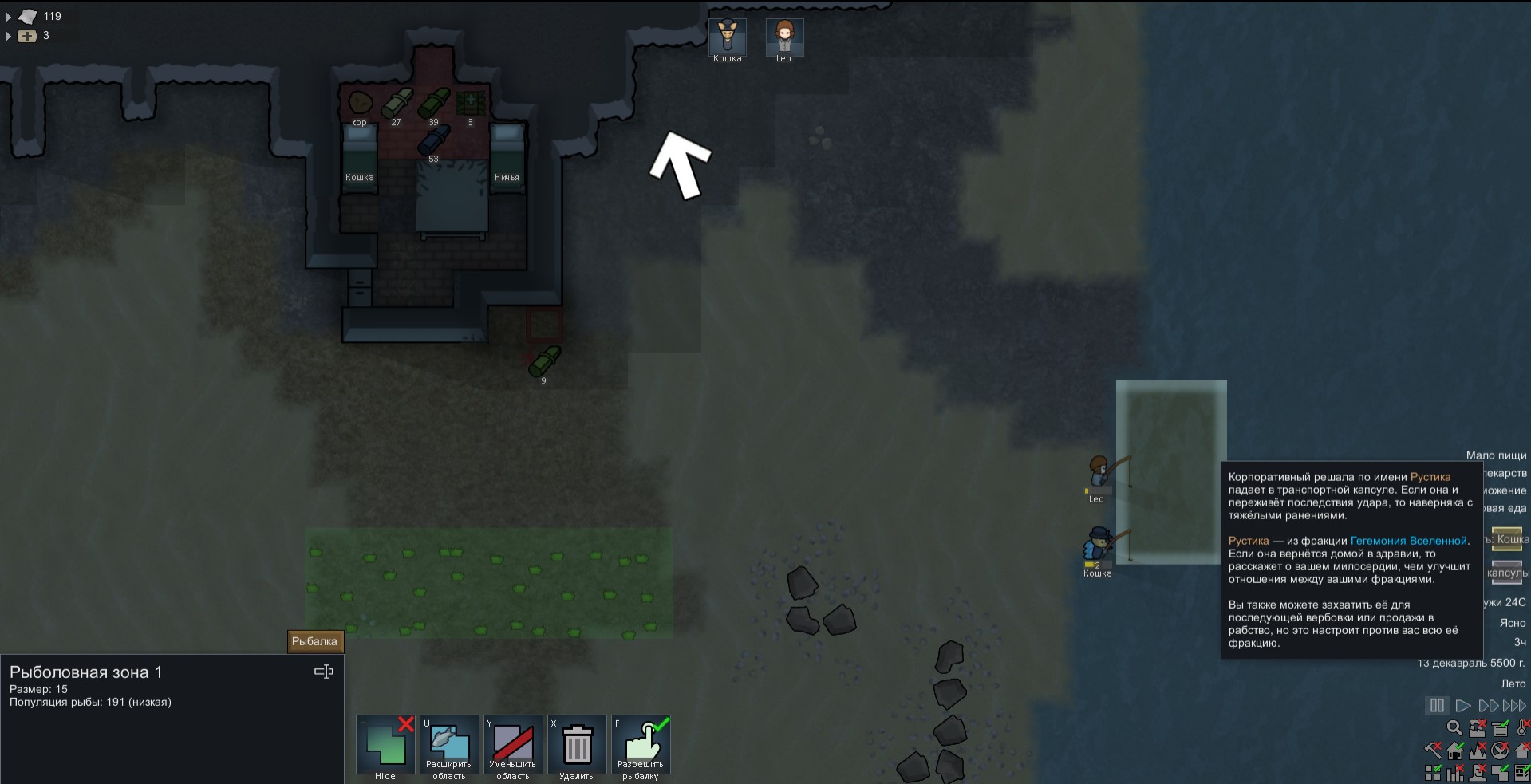Toggle the hammer icon setting

coord(1433,751)
